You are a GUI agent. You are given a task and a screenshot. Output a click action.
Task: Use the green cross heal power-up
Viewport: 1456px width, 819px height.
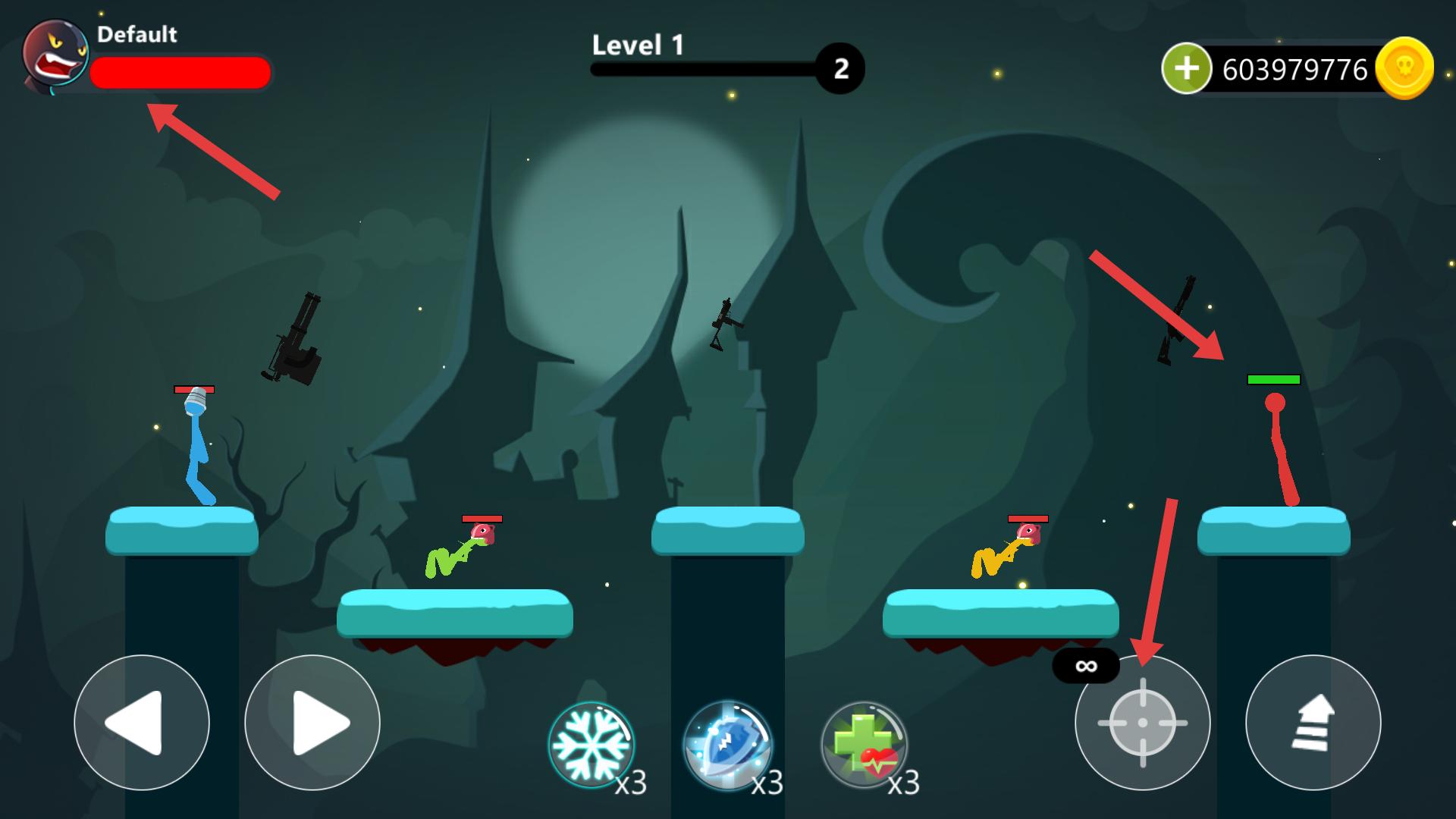(864, 744)
